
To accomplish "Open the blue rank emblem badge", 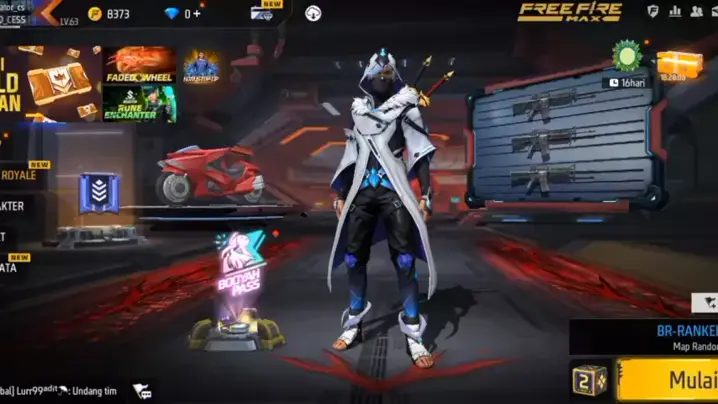I will pos(98,193).
